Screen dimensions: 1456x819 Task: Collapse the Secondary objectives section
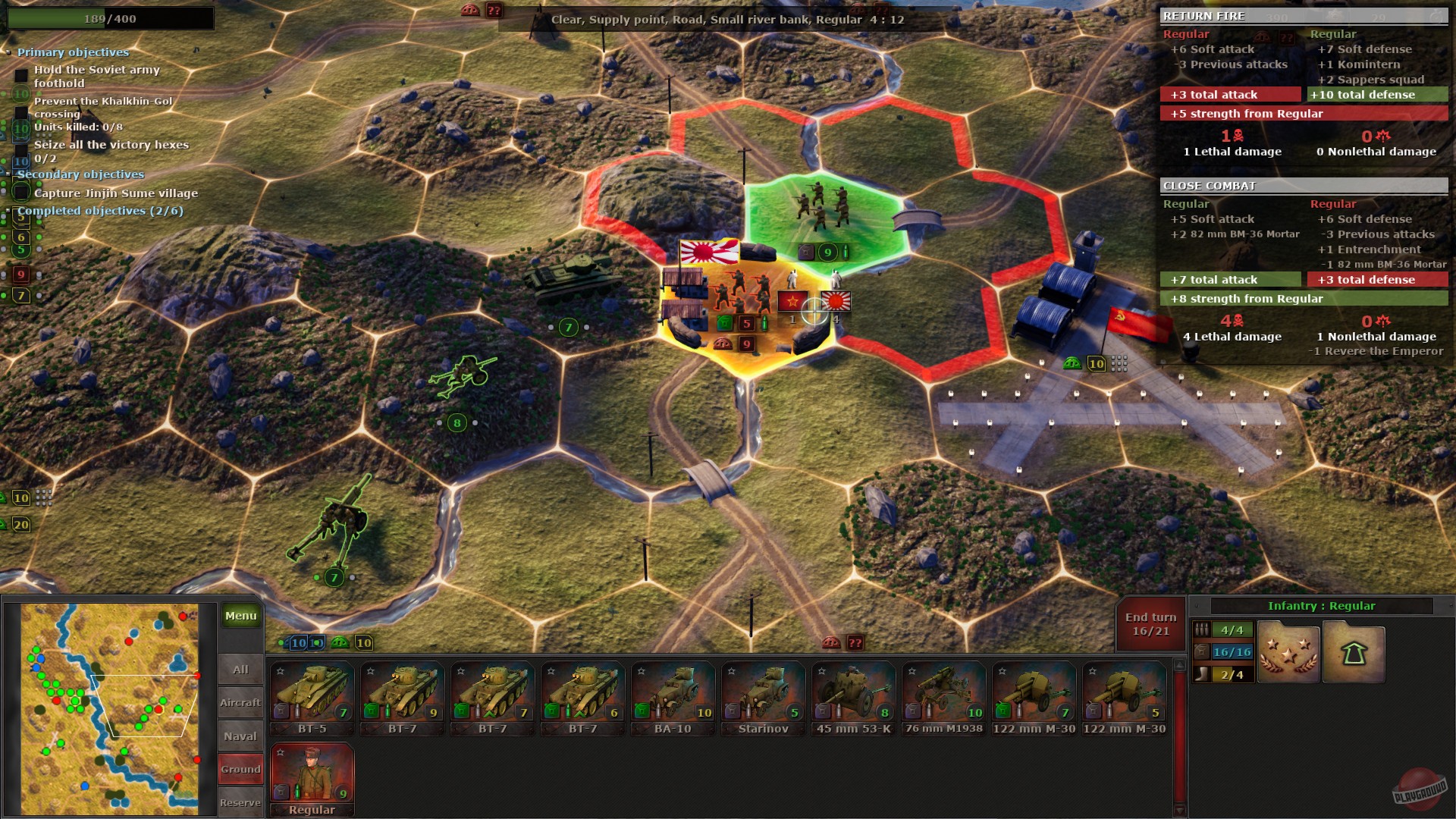point(9,174)
